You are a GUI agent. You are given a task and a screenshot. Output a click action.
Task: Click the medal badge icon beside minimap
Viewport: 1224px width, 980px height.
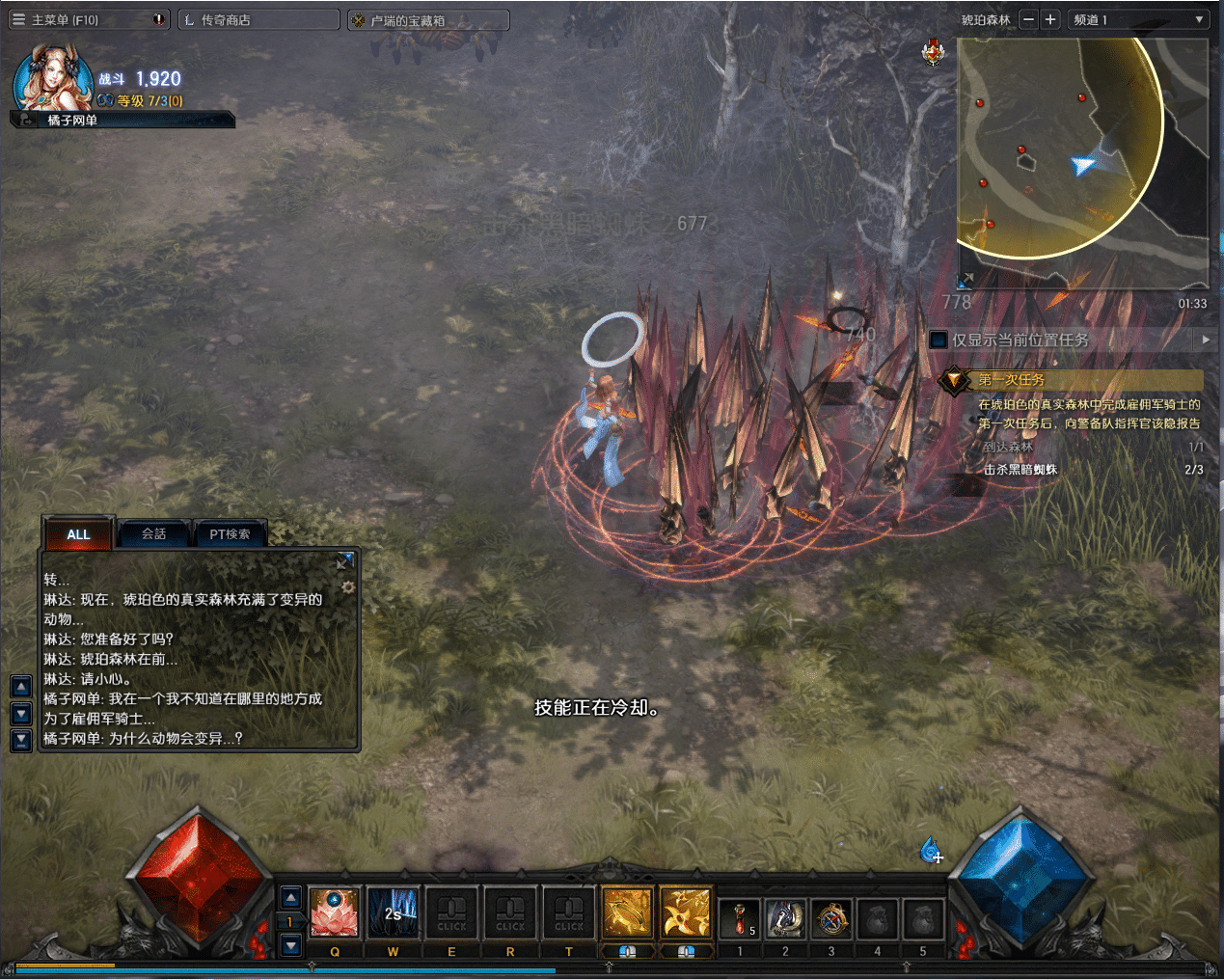933,53
